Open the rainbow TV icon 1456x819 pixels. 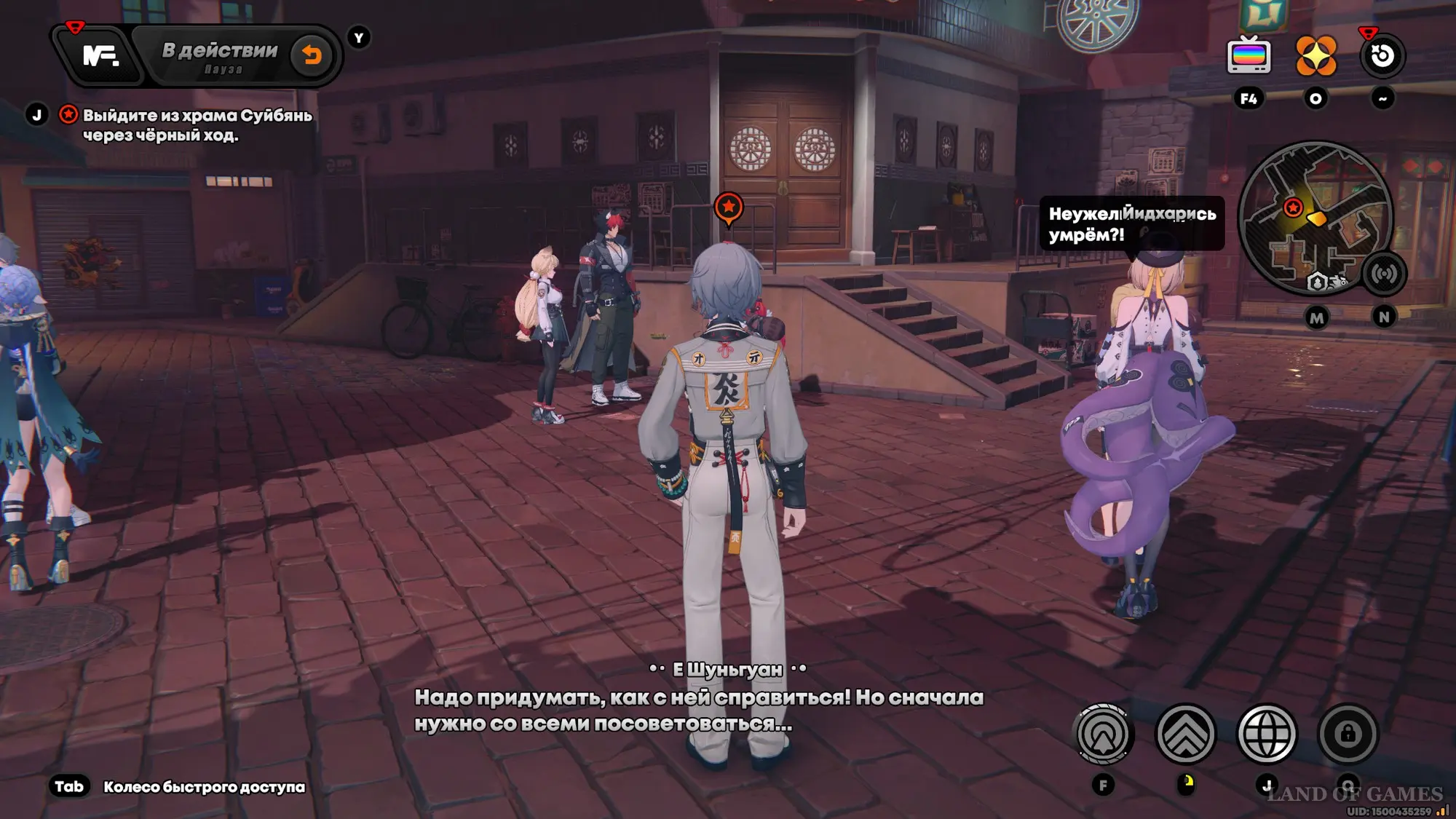(1249, 56)
